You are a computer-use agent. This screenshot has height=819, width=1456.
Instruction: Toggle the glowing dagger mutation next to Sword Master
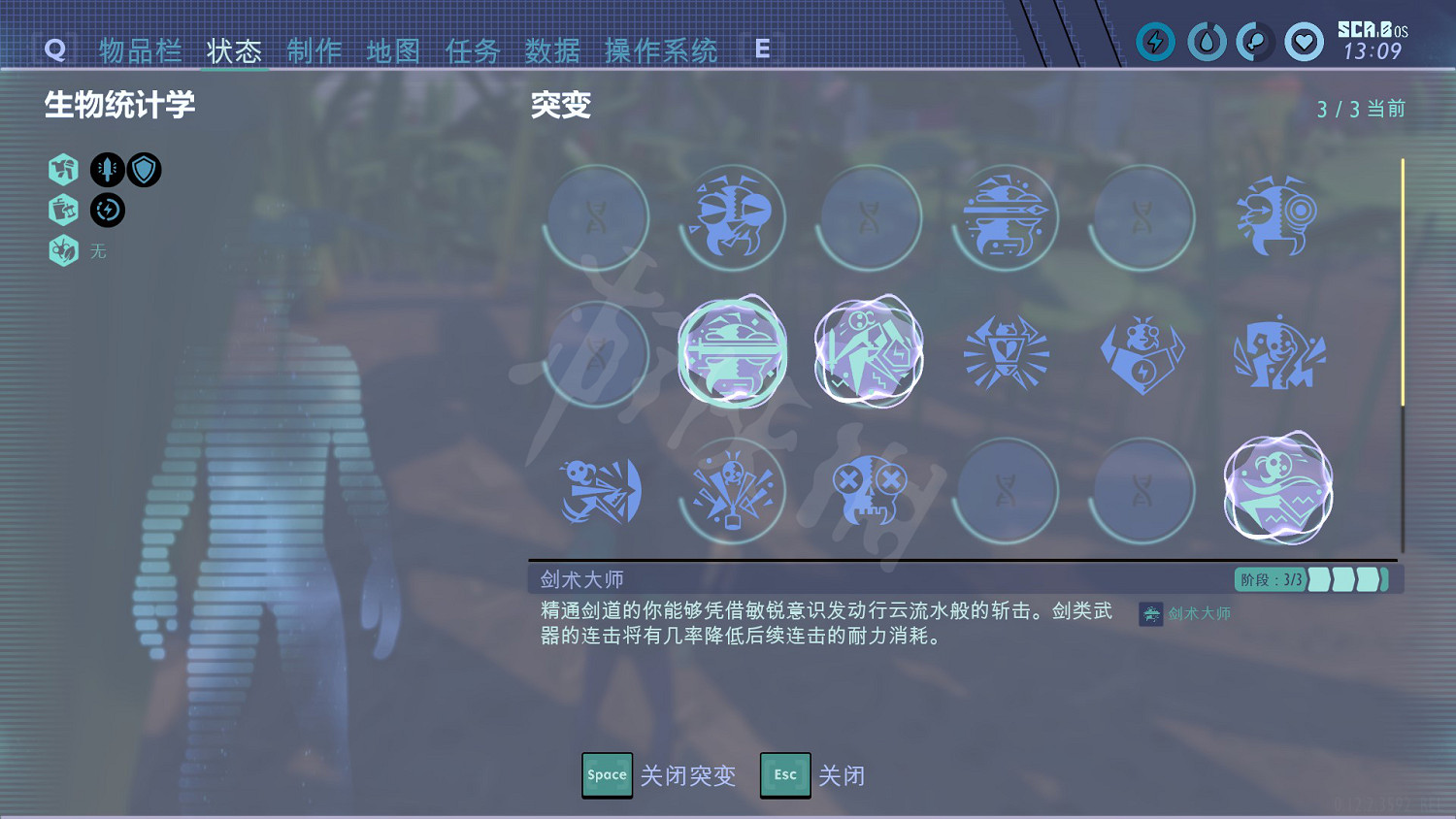coord(869,352)
